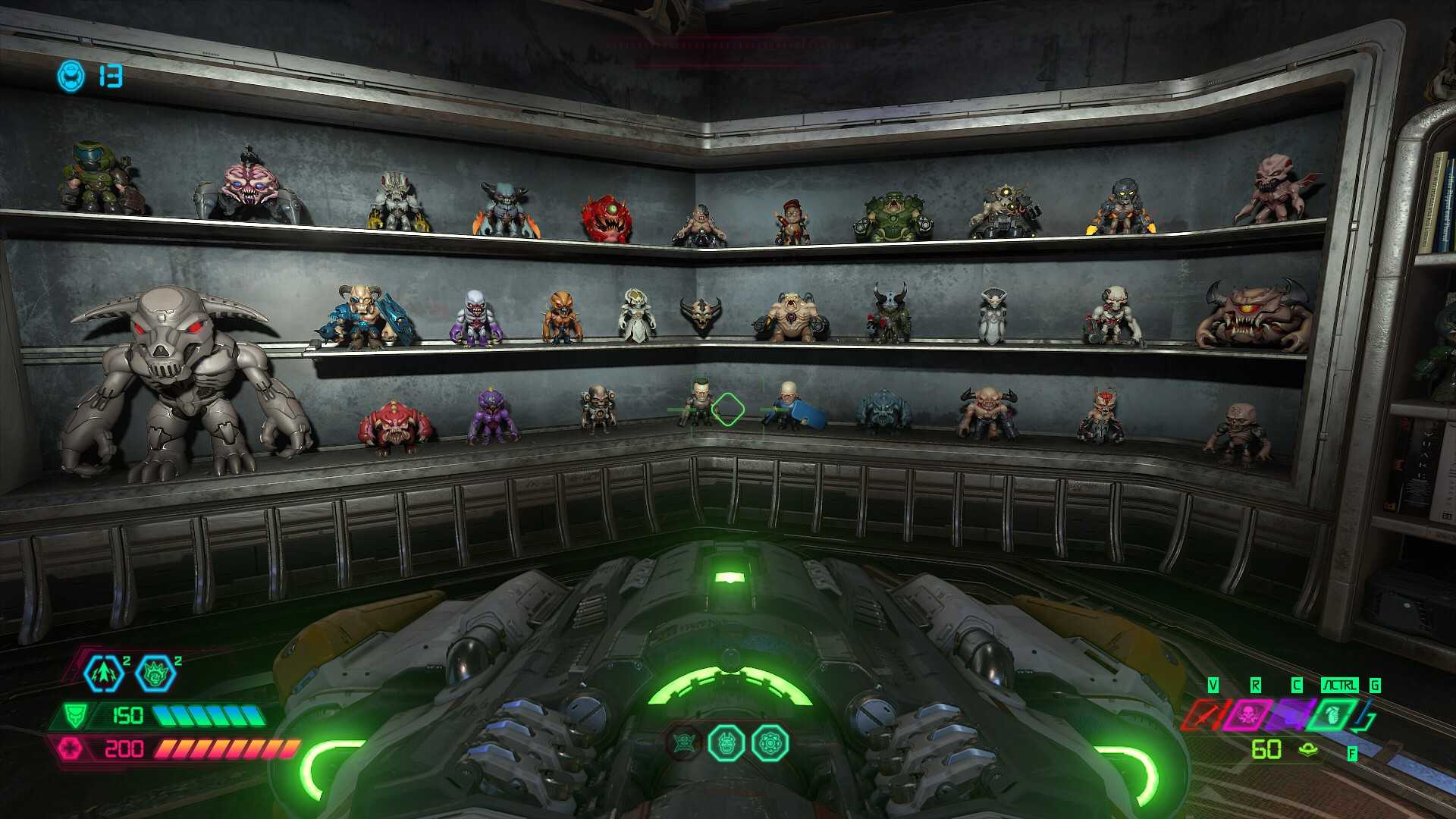
Task: Choose the green frag grenade icon
Action: (1332, 714)
